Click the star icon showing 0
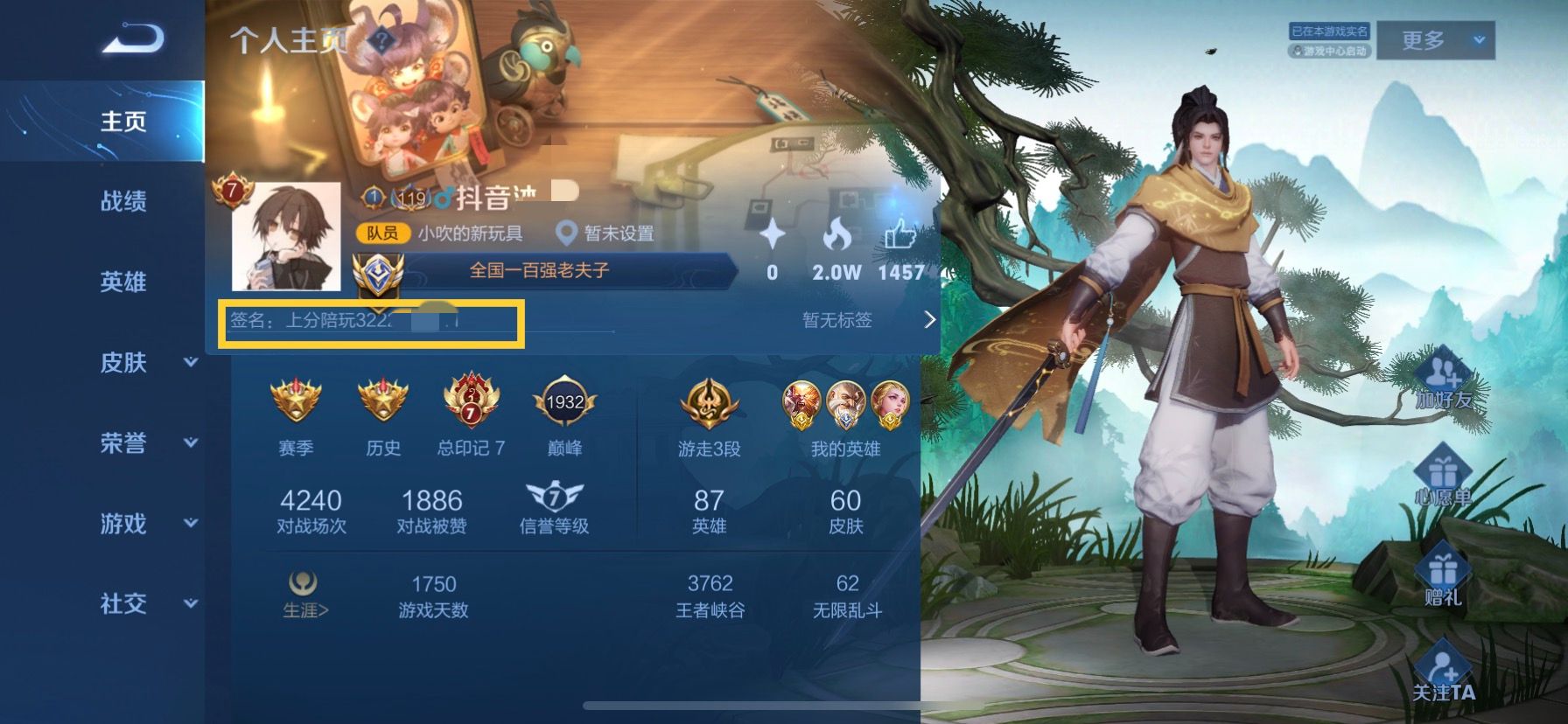1568x724 pixels. coord(772,233)
